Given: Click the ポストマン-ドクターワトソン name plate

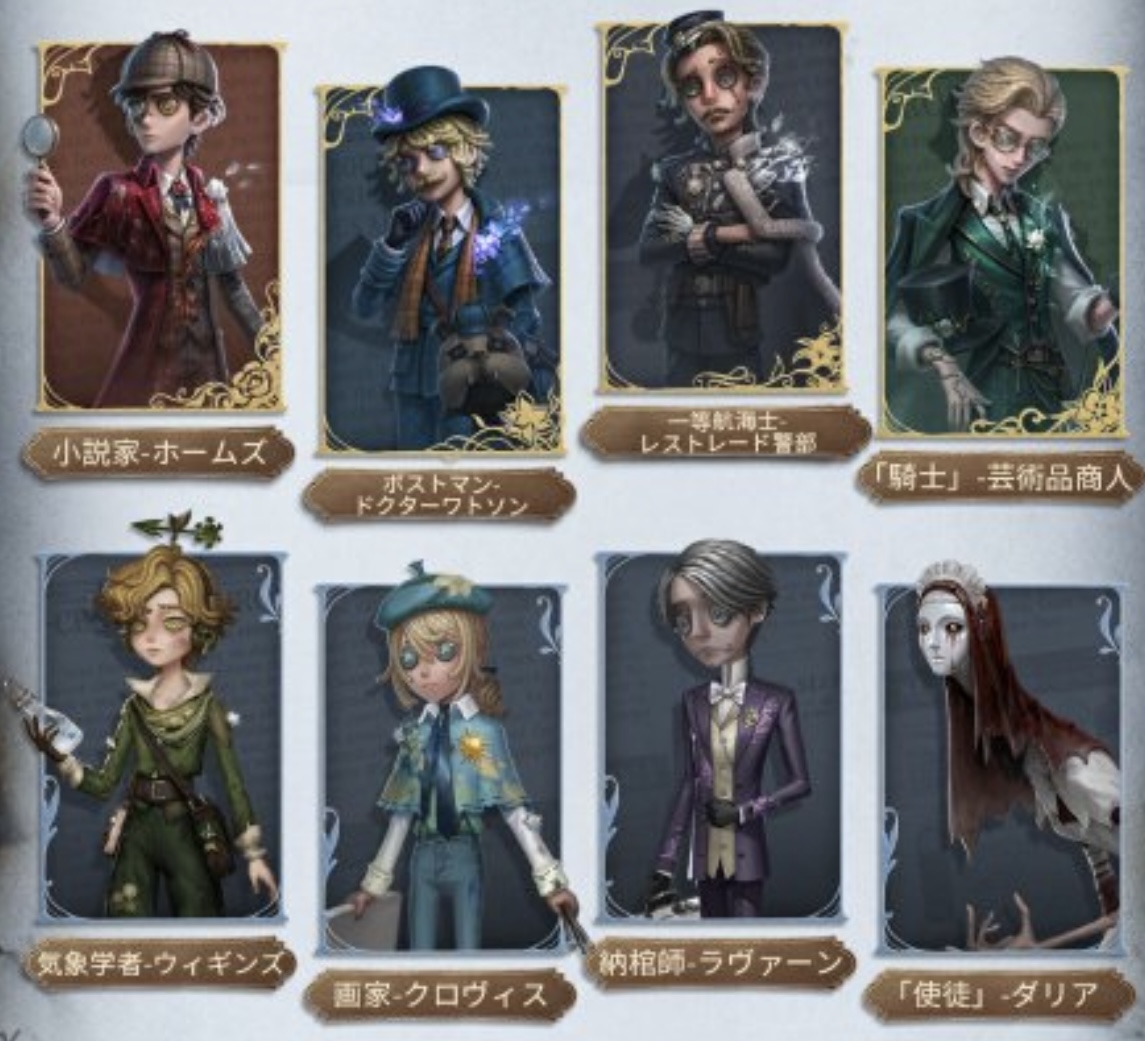Looking at the screenshot, I should [439, 495].
